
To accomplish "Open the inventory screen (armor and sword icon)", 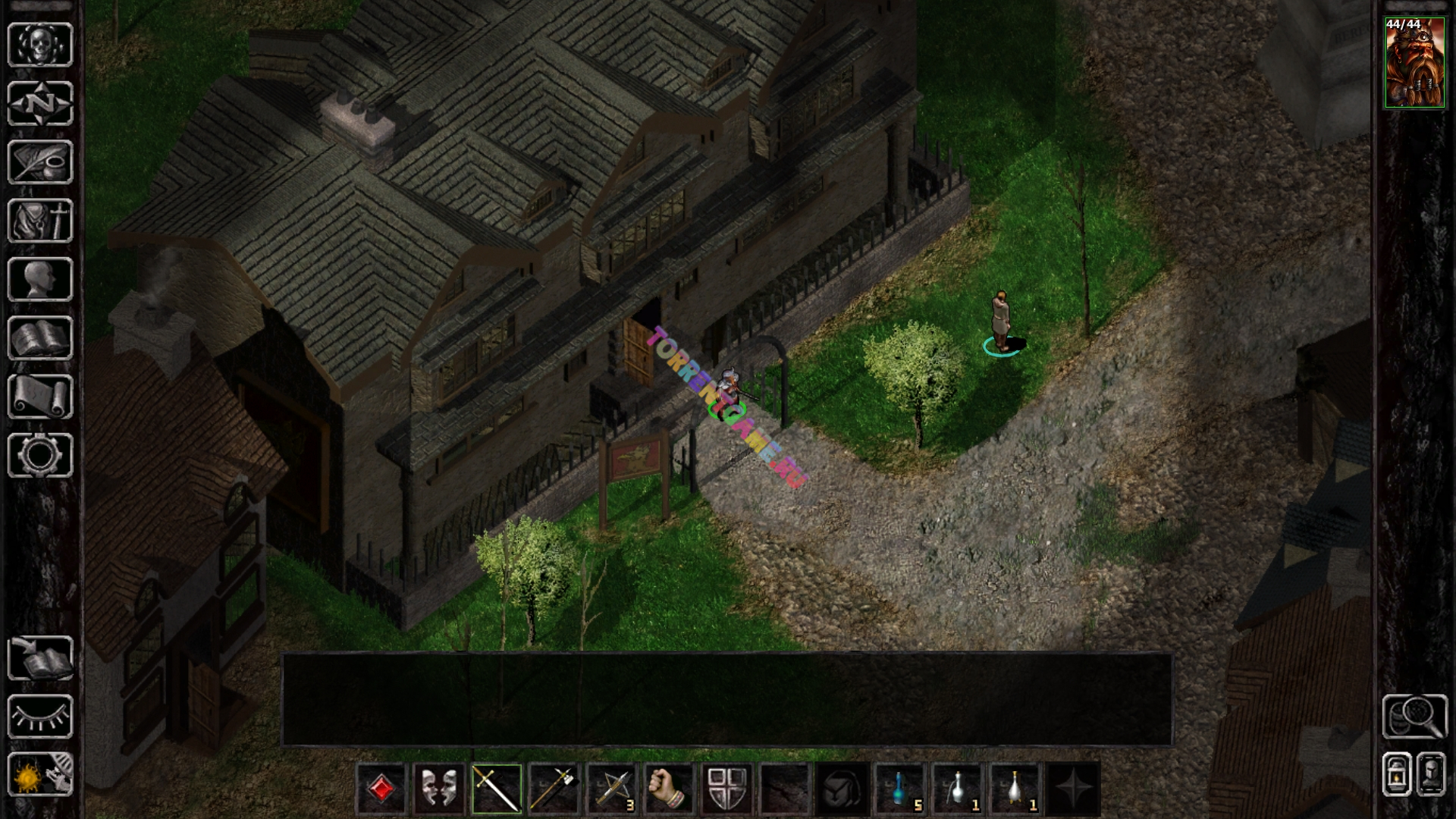I will tap(40, 221).
